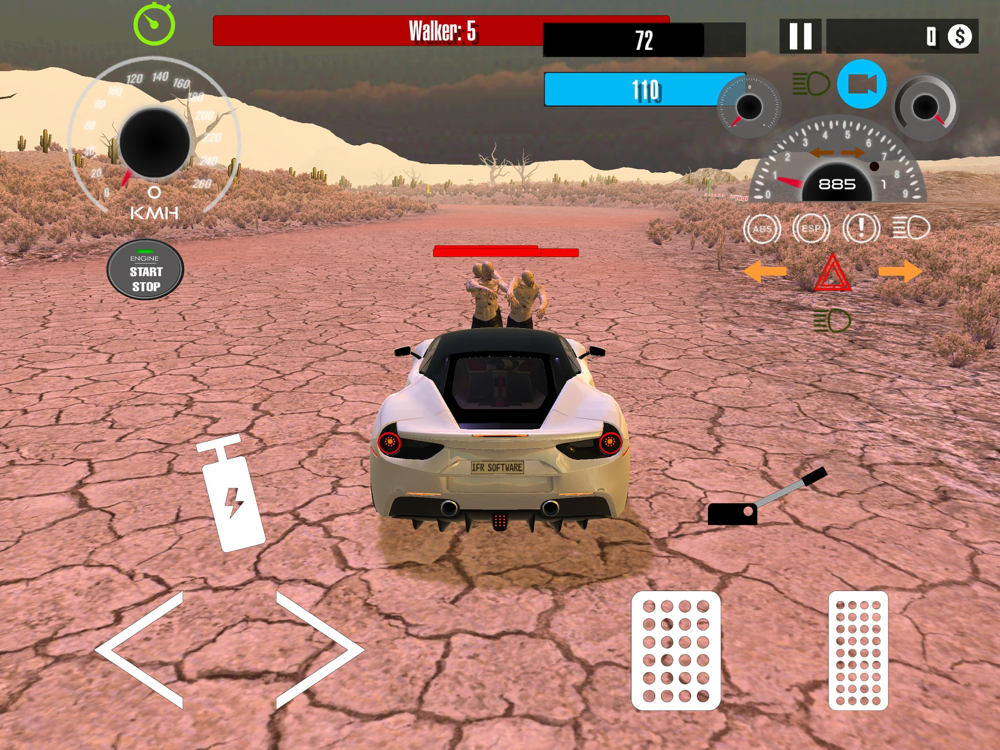Tap the exclamation brake warning icon

[861, 229]
